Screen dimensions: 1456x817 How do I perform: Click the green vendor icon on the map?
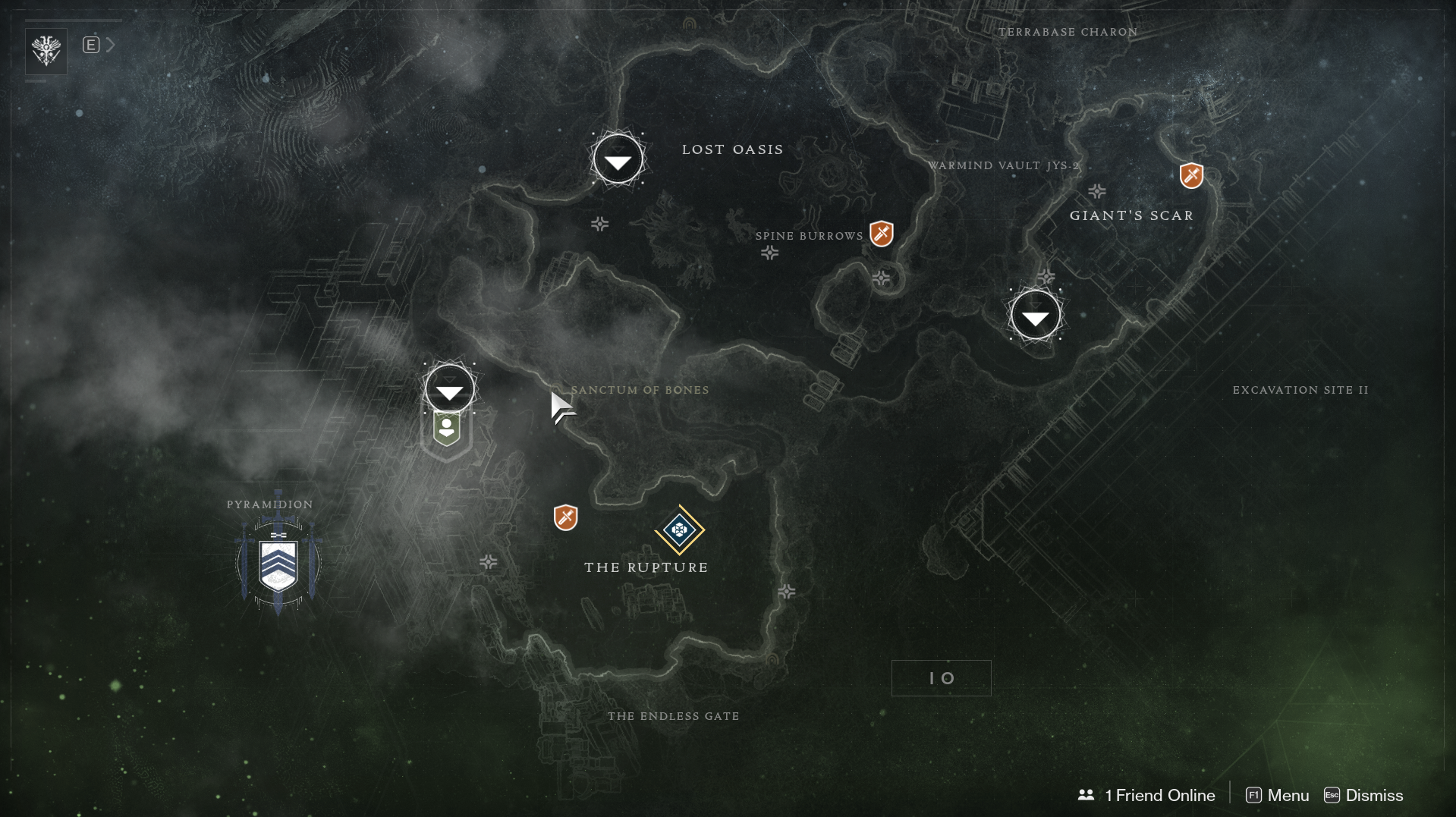(447, 429)
